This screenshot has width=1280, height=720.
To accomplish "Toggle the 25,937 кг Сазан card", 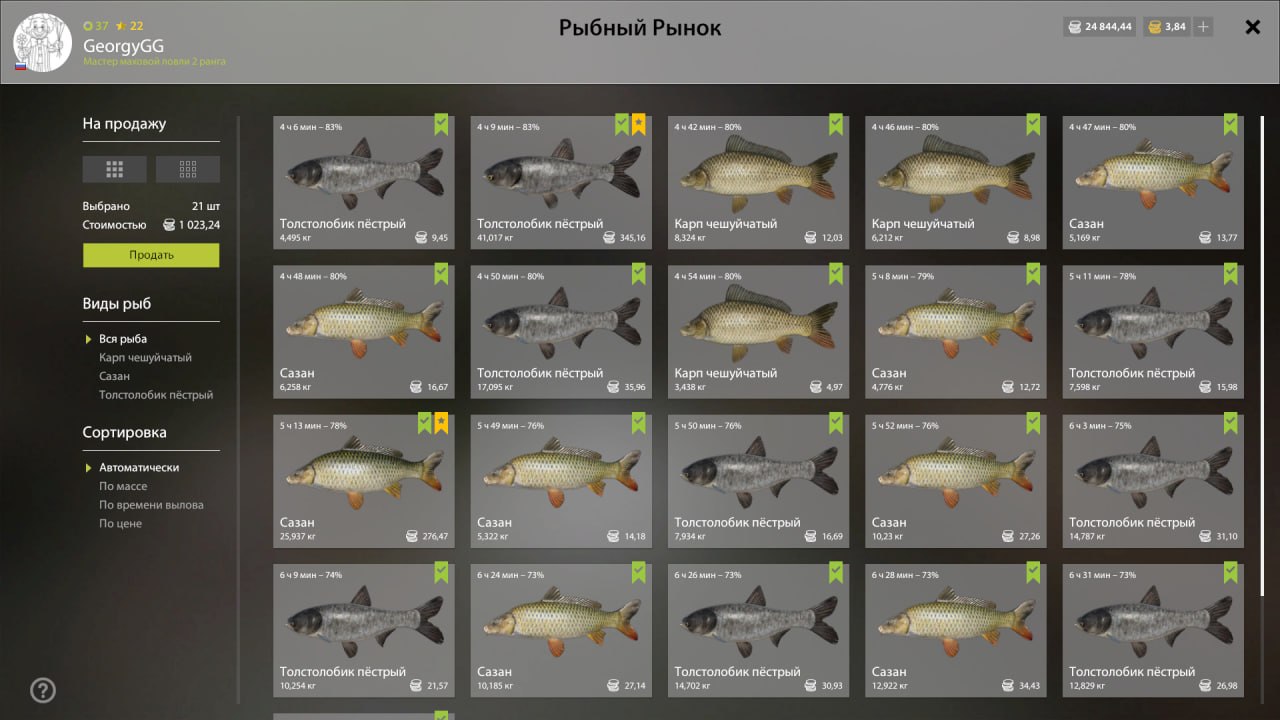I will (x=363, y=480).
